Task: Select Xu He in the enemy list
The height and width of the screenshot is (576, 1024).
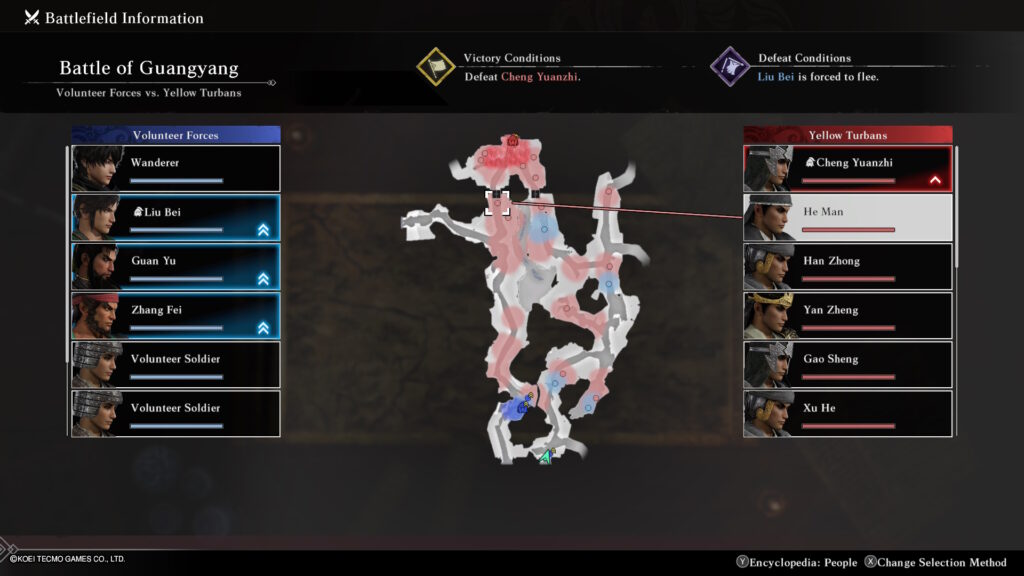Action: click(x=848, y=414)
